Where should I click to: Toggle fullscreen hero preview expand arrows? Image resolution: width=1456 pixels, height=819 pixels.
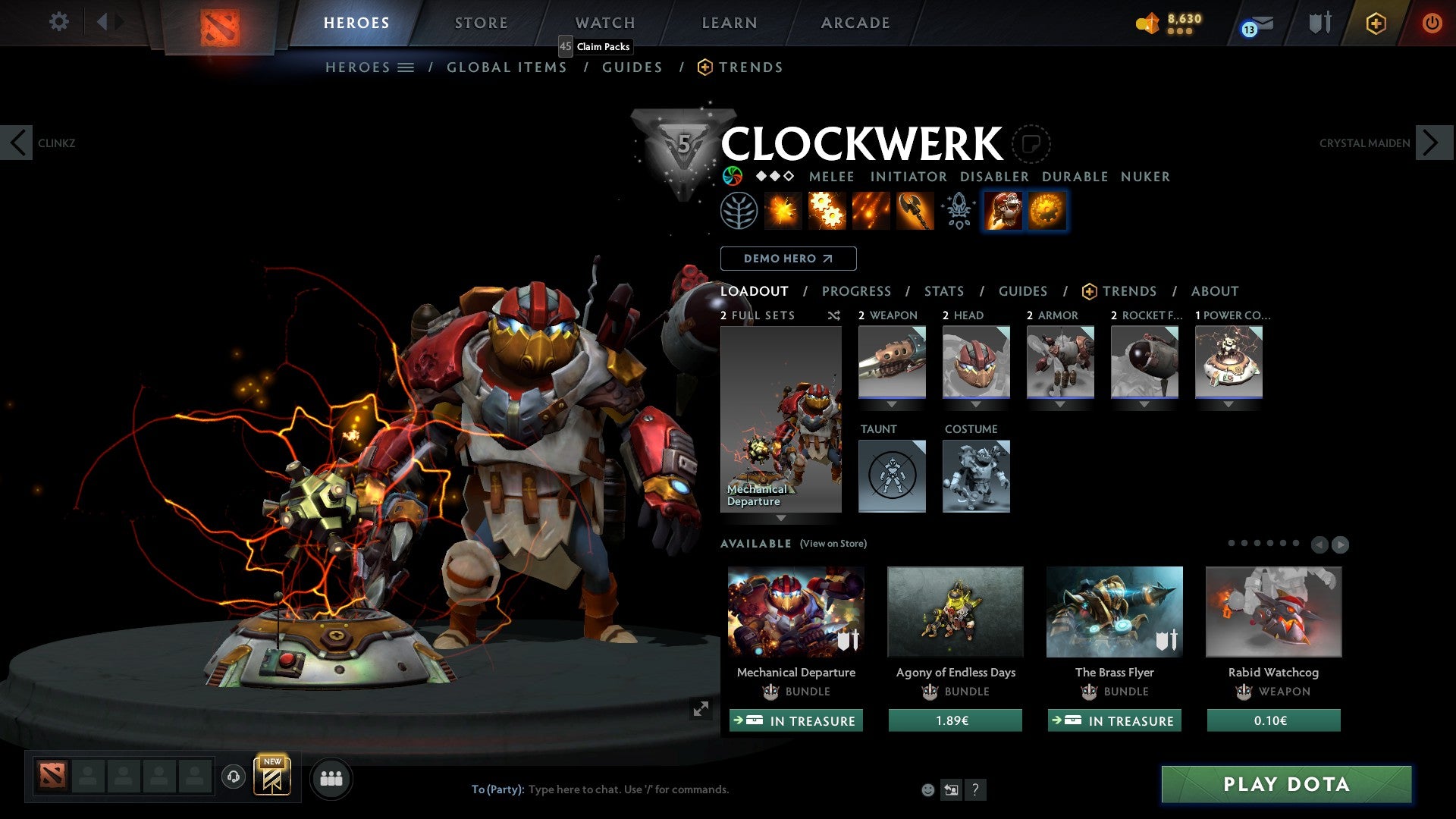pyautogui.click(x=701, y=709)
